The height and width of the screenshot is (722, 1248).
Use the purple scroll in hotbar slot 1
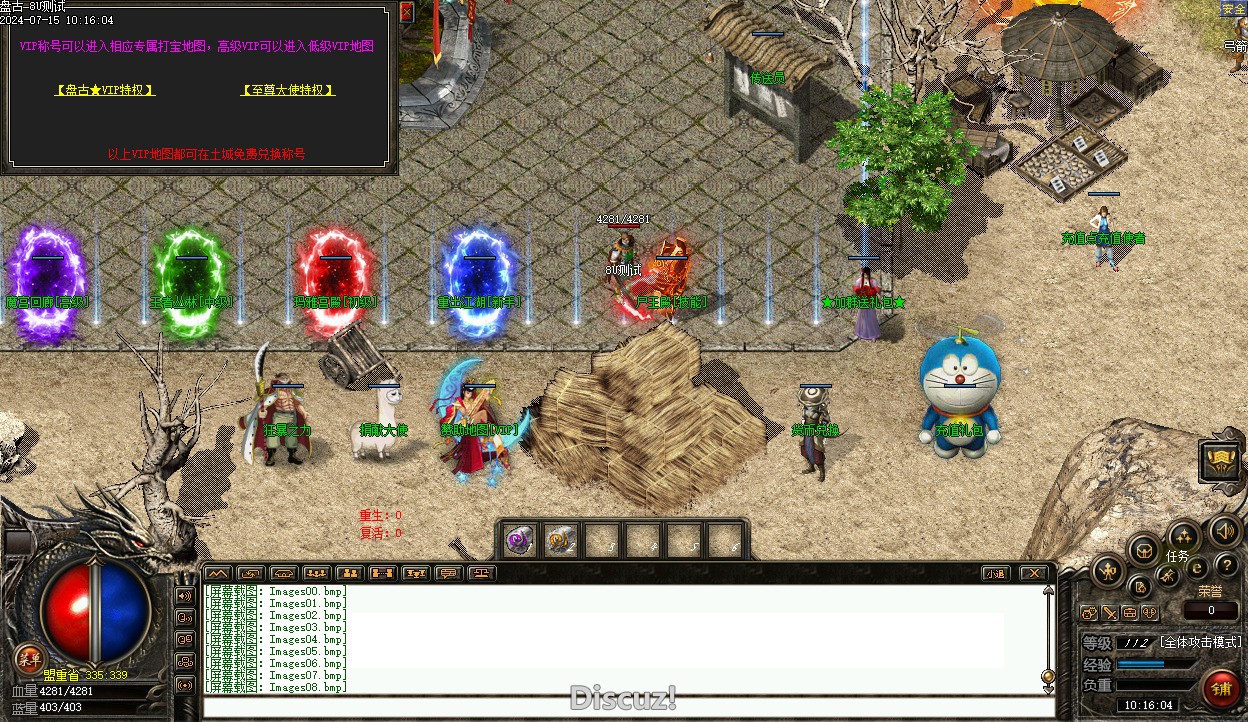tap(519, 540)
